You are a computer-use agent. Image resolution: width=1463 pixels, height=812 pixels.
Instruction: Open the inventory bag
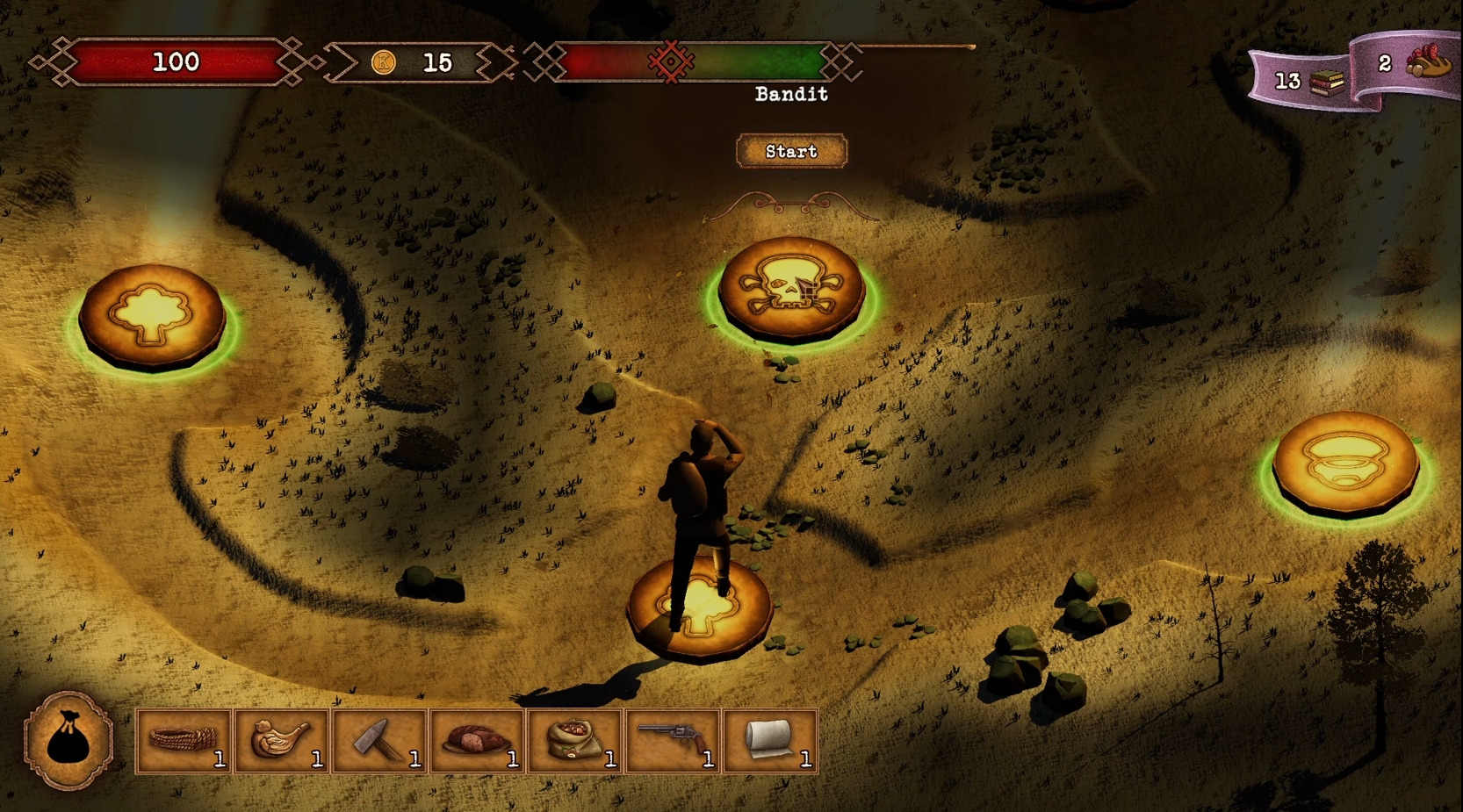(x=68, y=742)
